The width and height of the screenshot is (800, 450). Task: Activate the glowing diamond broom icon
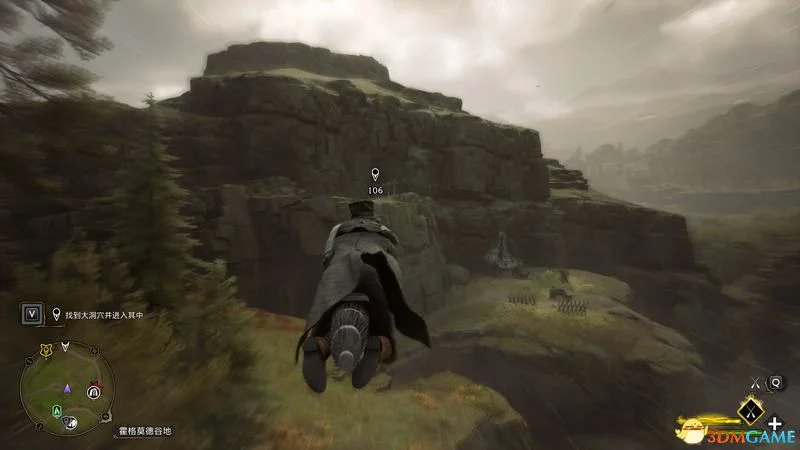(x=749, y=410)
